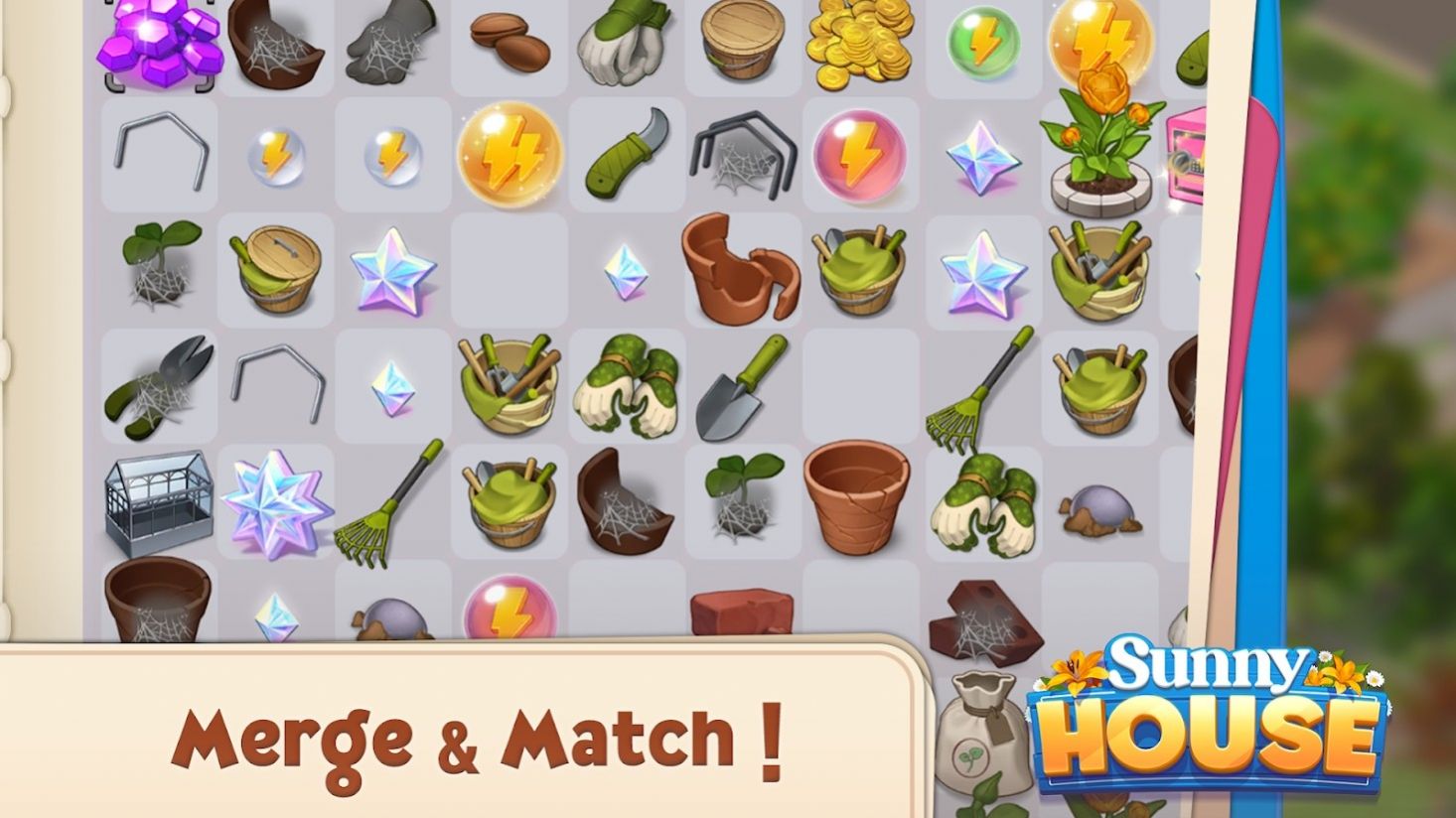Select the pink safe at the right edge
This screenshot has width=1456, height=818.
pyautogui.click(x=1184, y=159)
